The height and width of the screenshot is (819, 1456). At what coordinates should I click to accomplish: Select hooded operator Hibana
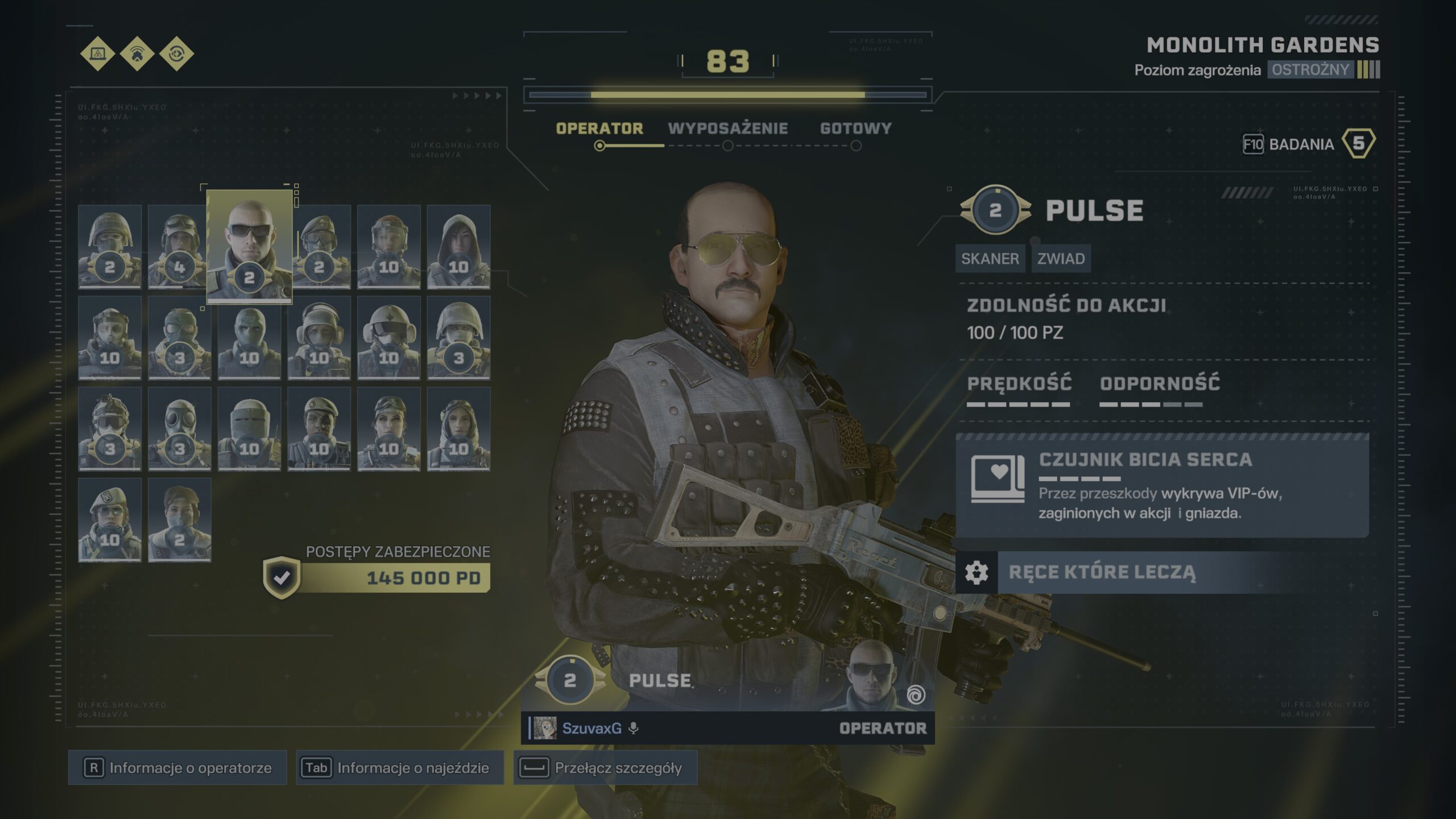point(458,246)
